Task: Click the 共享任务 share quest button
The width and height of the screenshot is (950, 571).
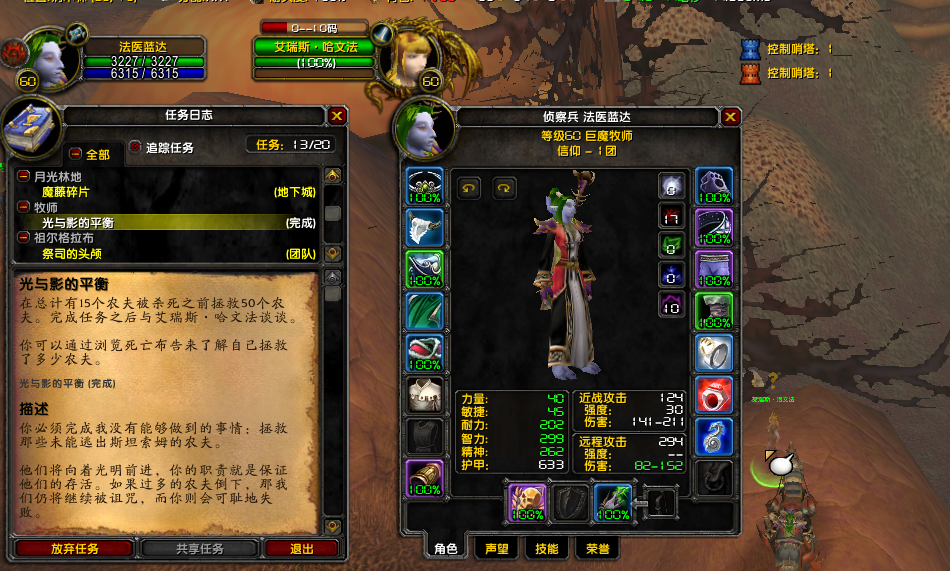Action: [199, 549]
